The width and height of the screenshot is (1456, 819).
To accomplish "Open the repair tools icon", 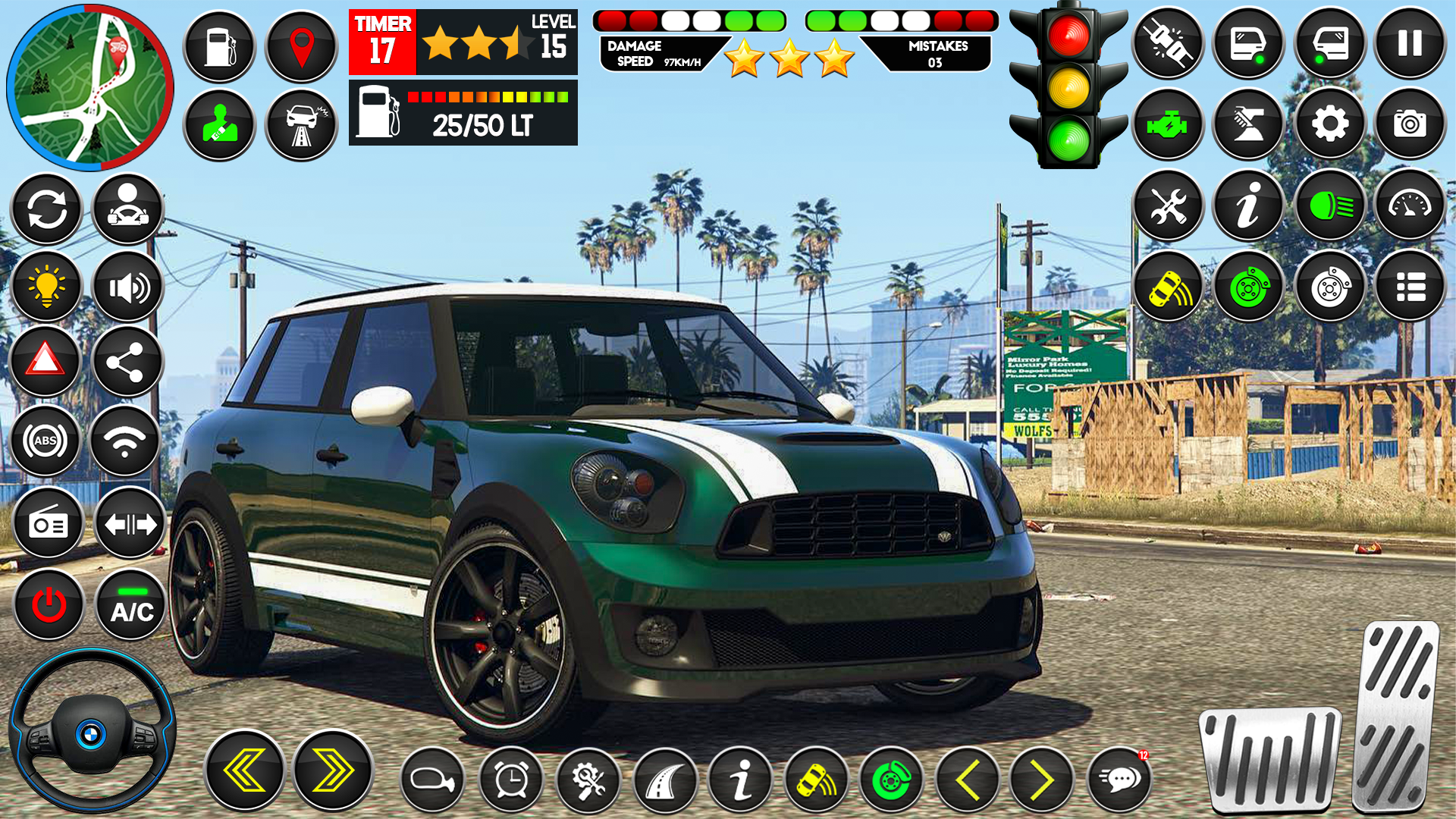I will pyautogui.click(x=1168, y=206).
